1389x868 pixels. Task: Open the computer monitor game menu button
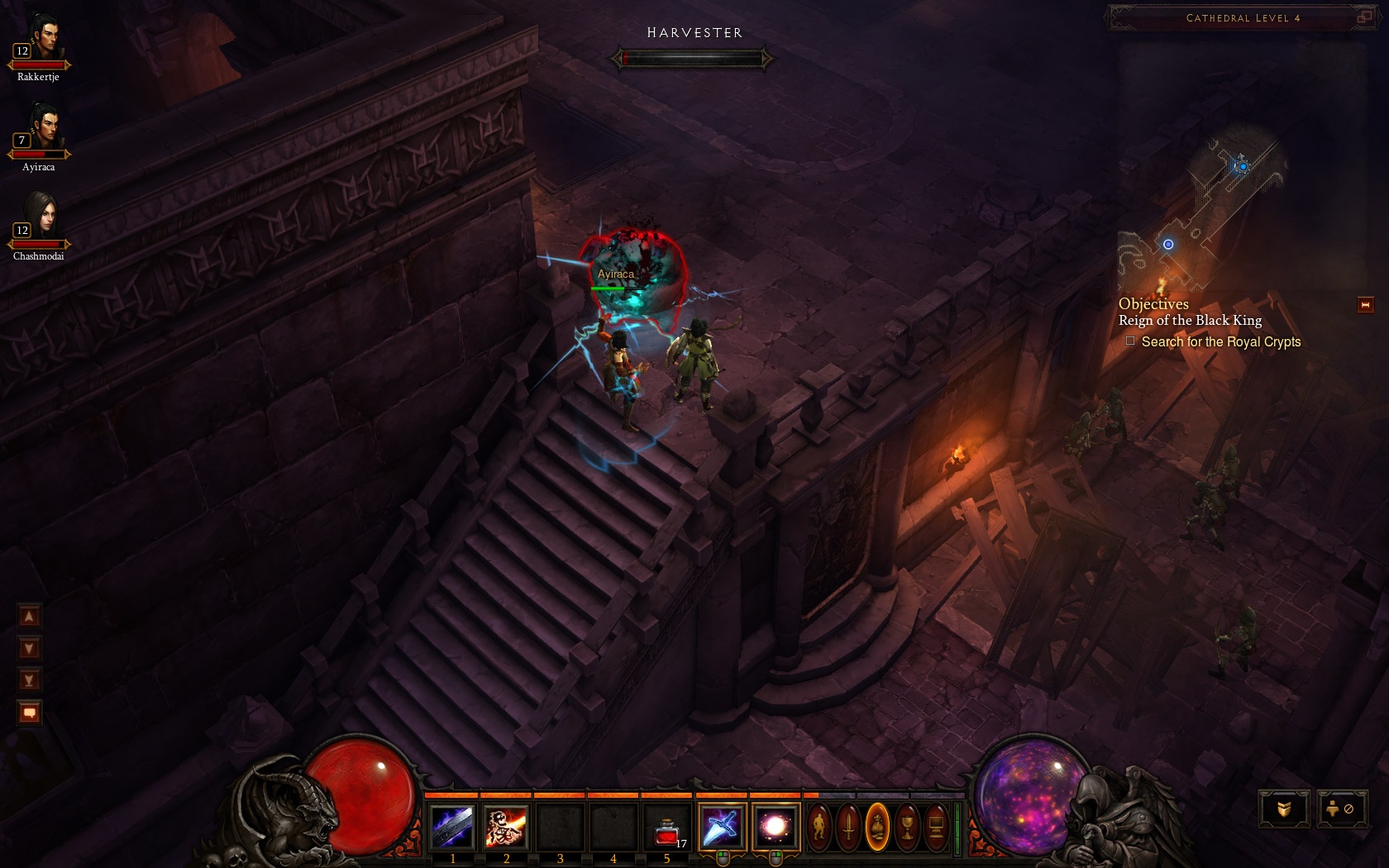click(x=936, y=827)
